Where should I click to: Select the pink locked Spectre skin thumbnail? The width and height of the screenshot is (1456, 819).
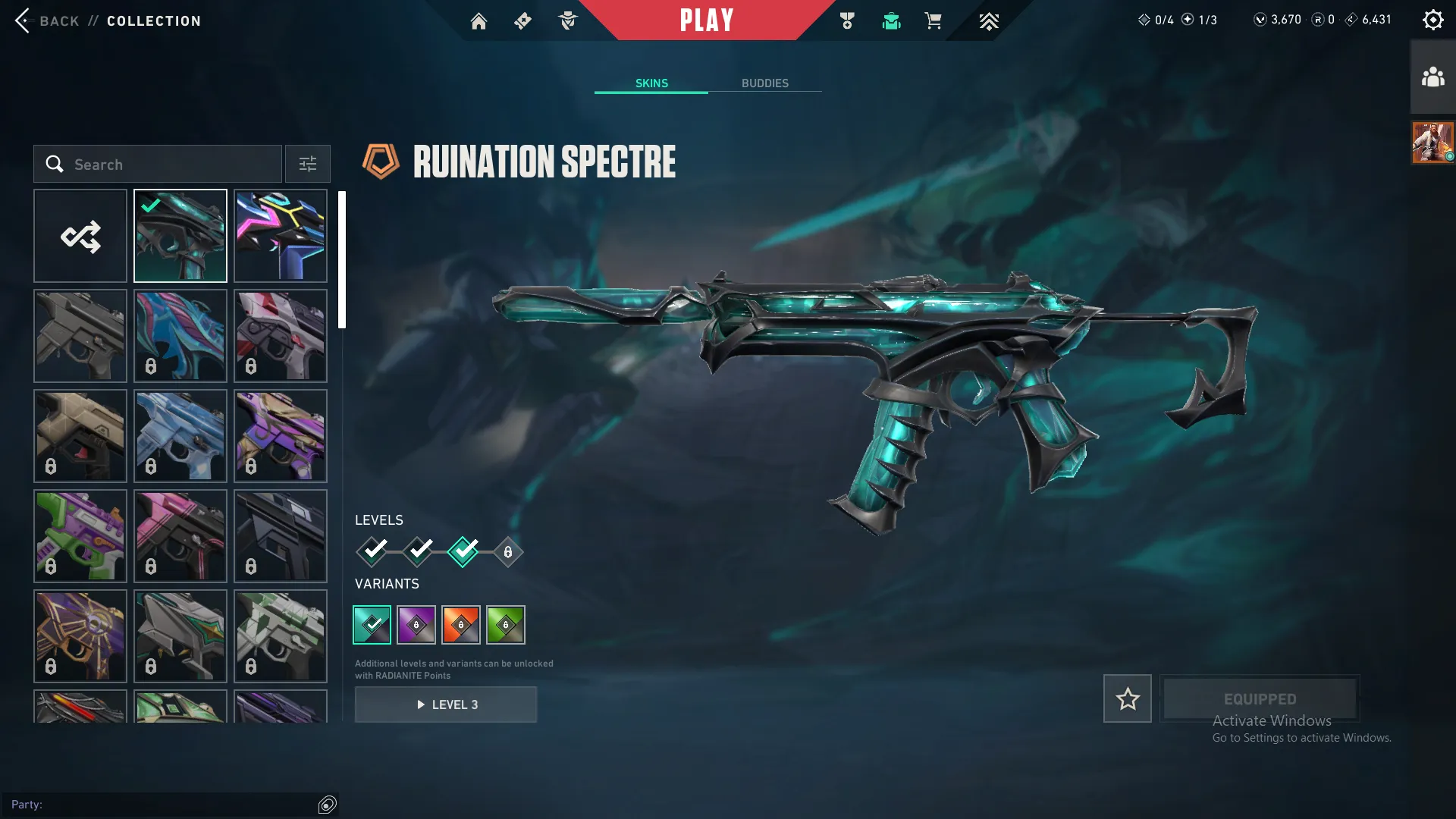coord(180,536)
